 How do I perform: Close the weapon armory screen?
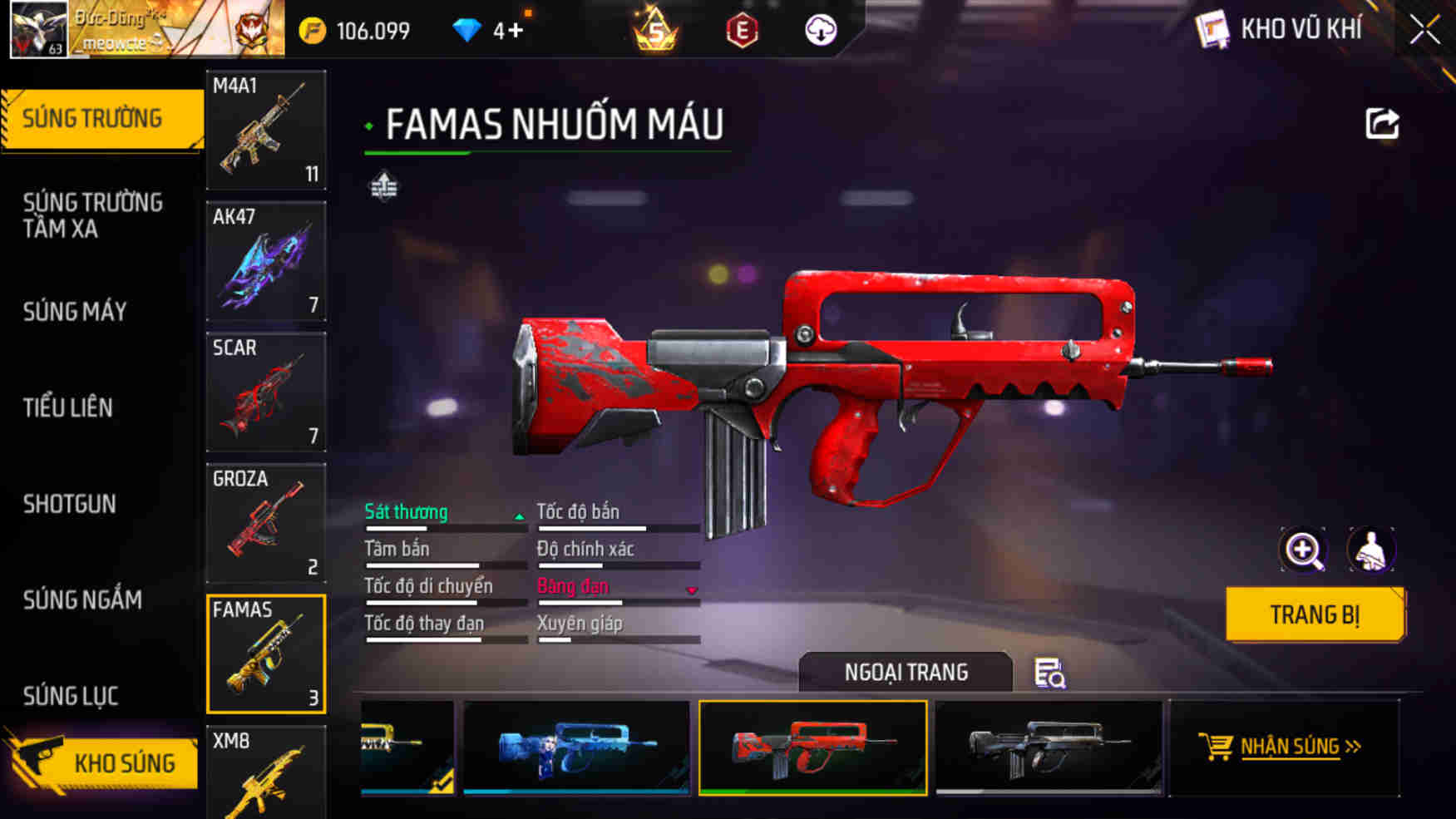1424,31
